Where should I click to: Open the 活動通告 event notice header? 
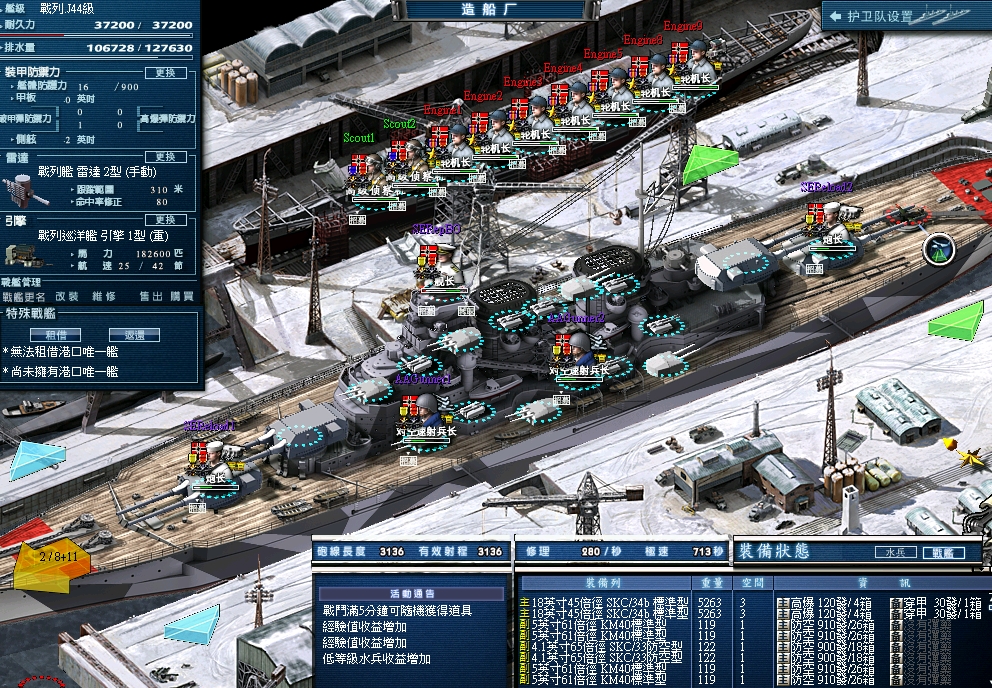point(411,590)
